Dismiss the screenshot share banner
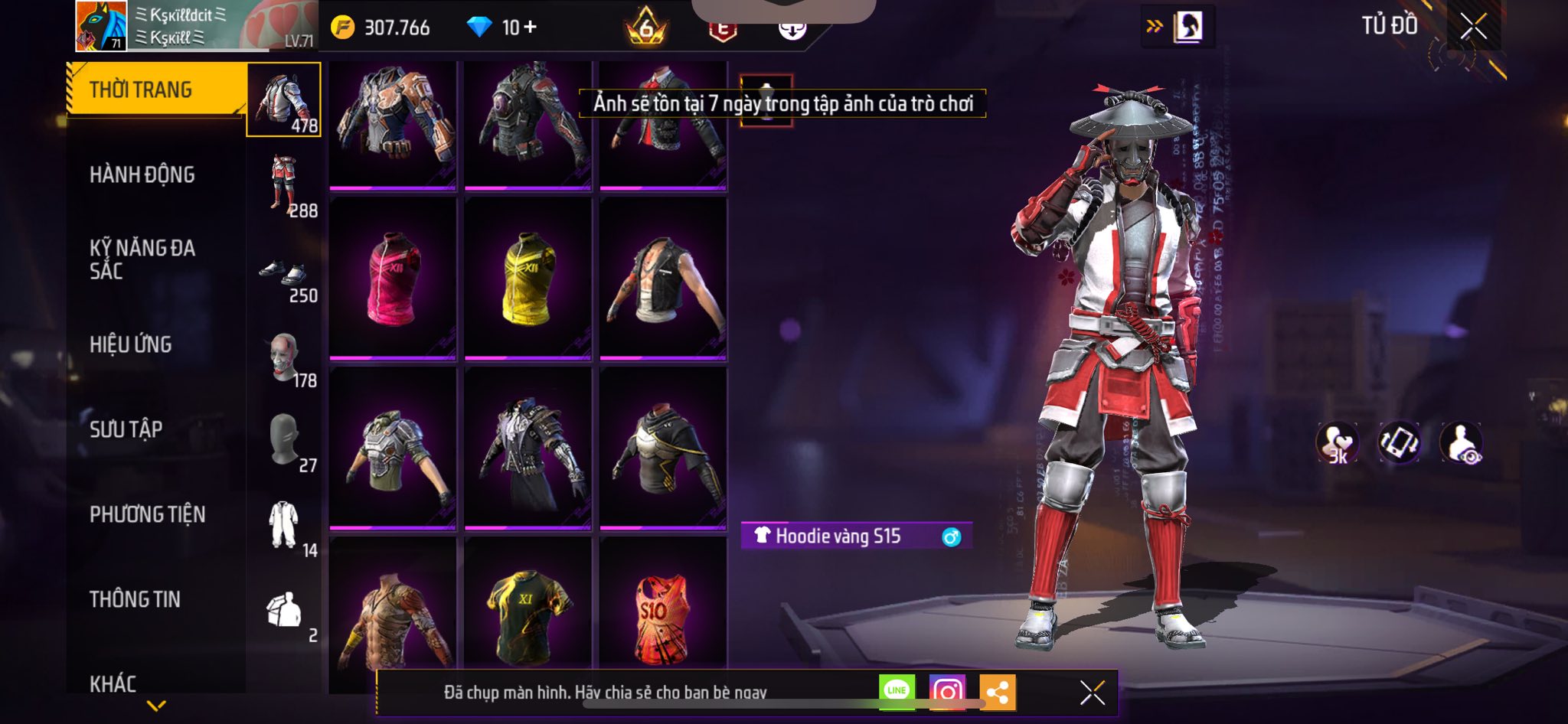The width and height of the screenshot is (1568, 724). click(x=1093, y=693)
